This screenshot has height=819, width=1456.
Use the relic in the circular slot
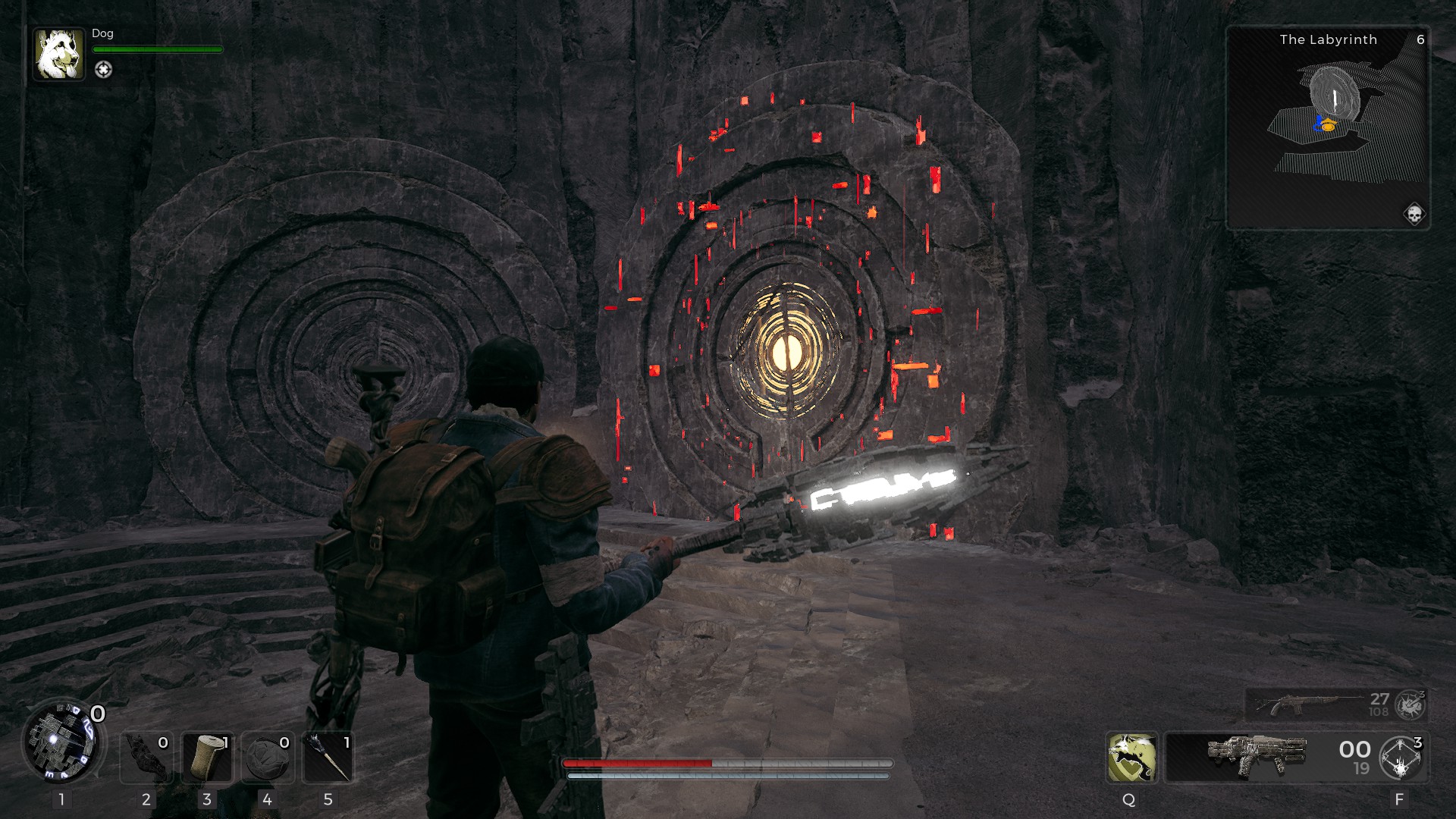61,741
